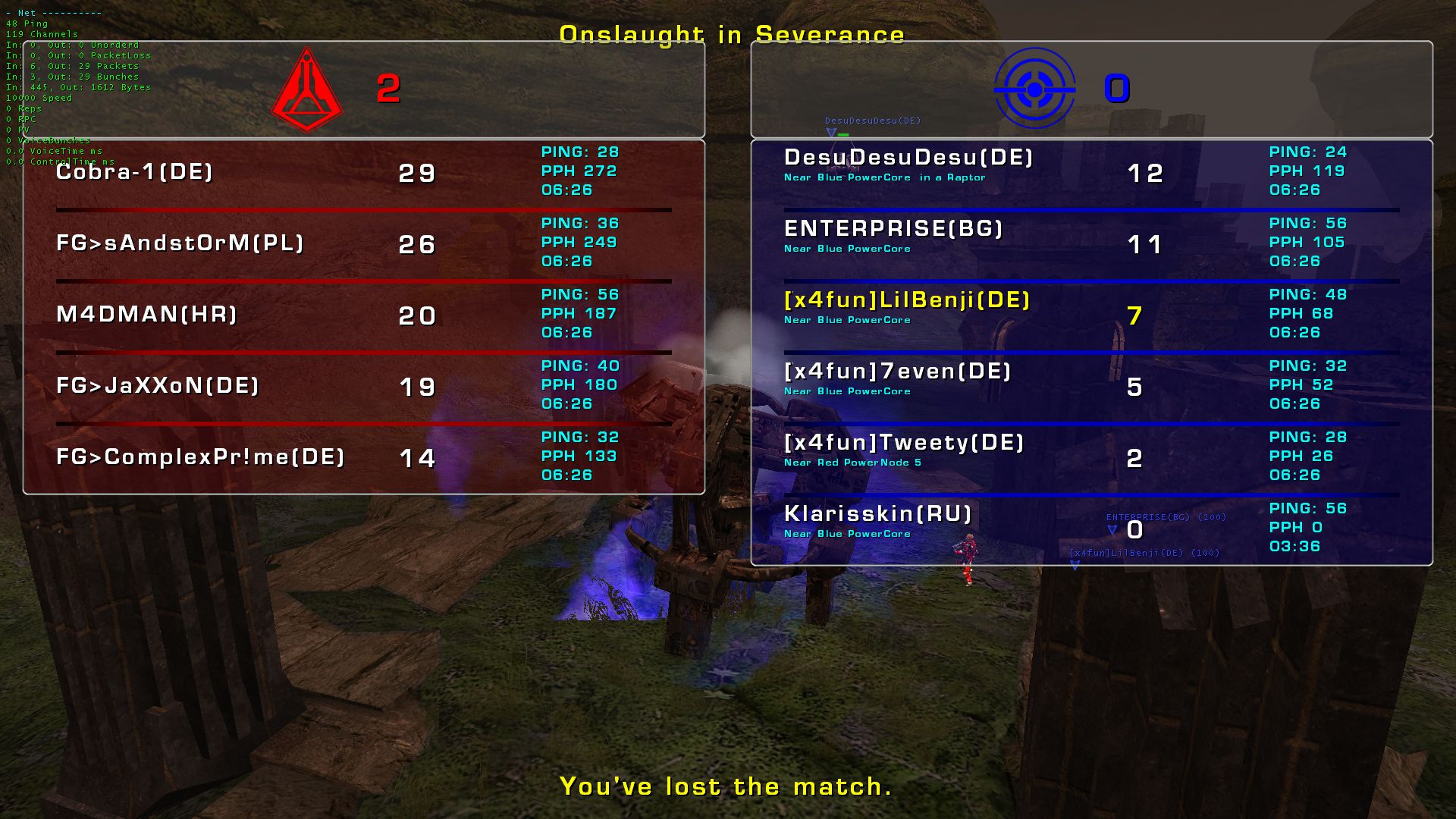The height and width of the screenshot is (819, 1456).
Task: Choose [x4fun]Tweety(DE) in the blue list
Action: click(x=904, y=443)
